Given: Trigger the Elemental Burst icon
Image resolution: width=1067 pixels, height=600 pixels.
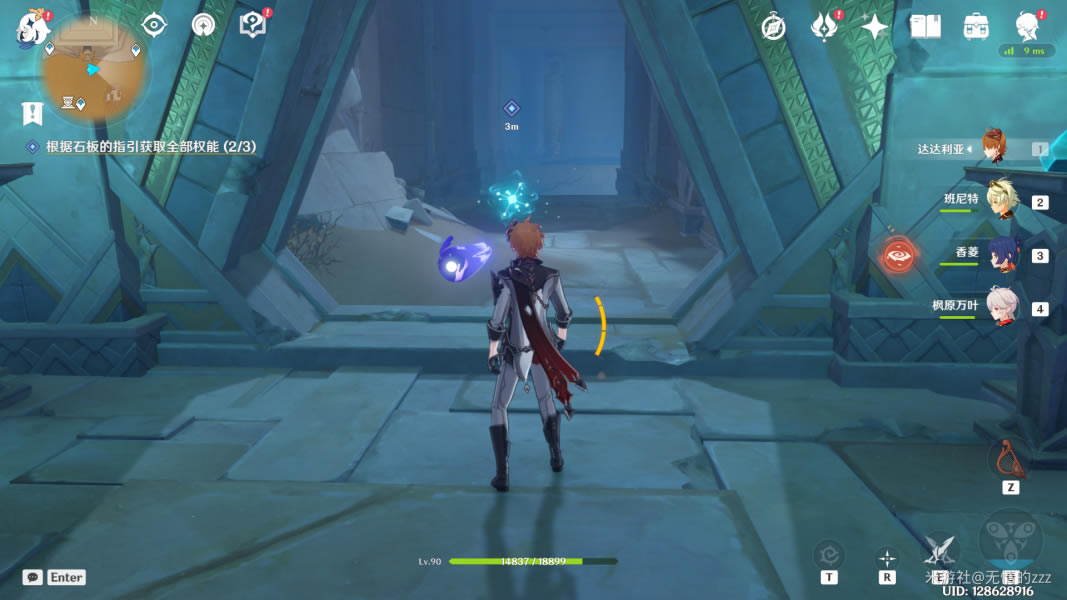Looking at the screenshot, I should 1010,540.
